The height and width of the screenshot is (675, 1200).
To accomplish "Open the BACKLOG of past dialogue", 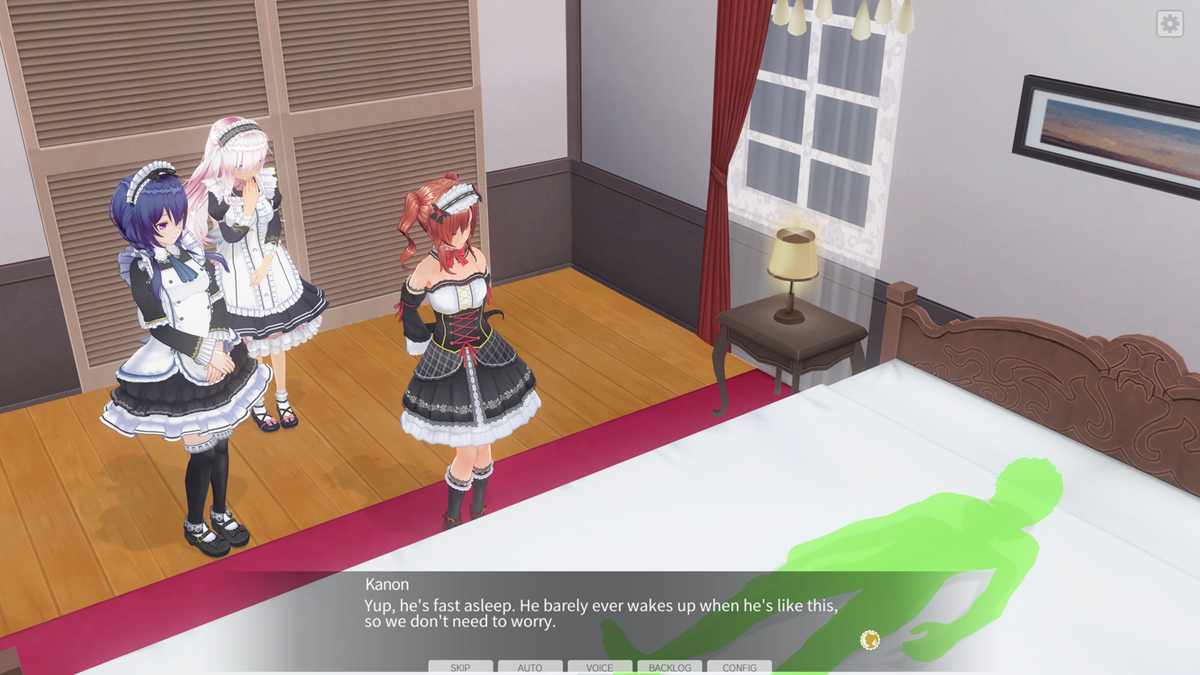I will [669, 667].
